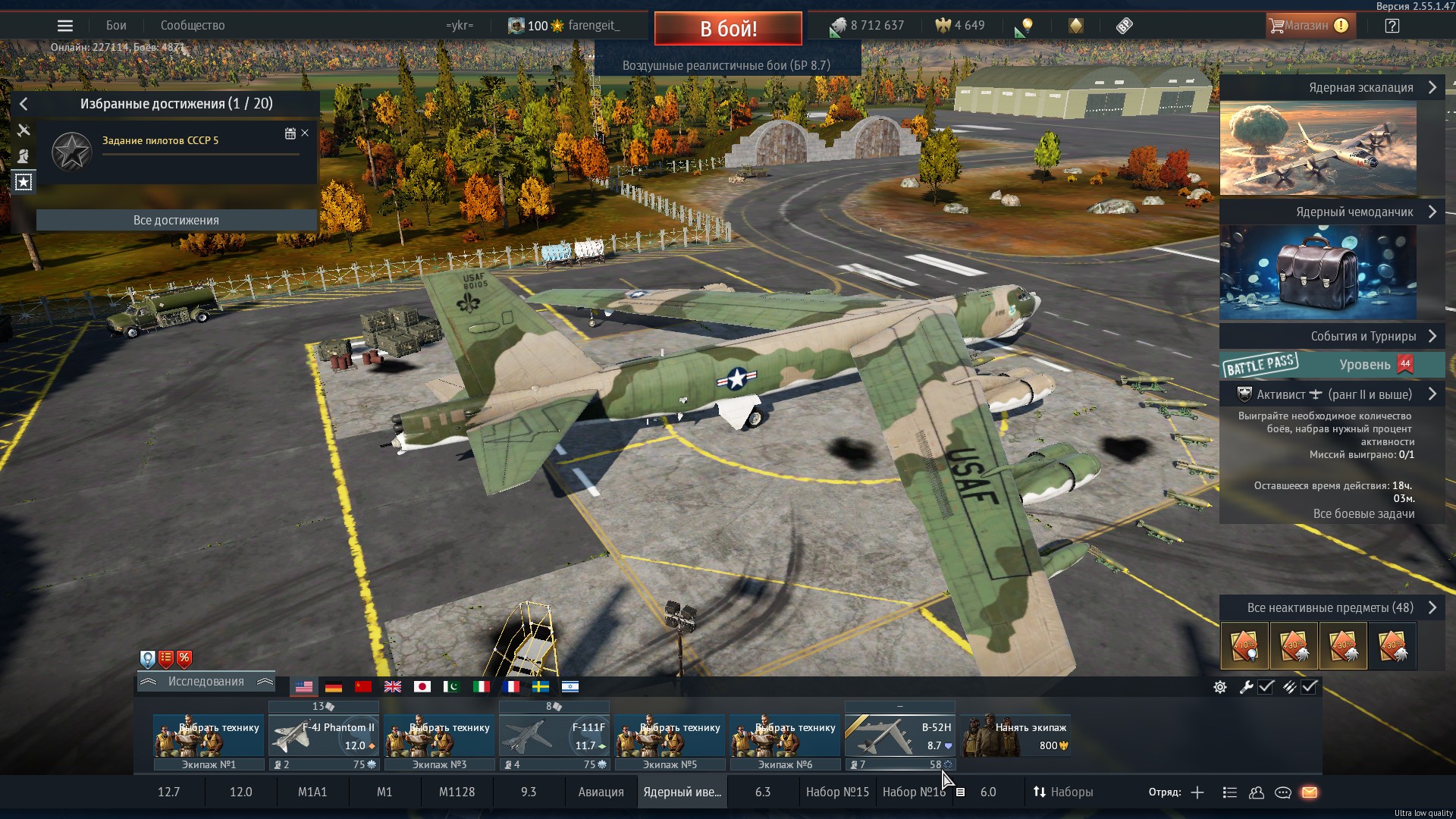Switch to the German nation flag

(334, 687)
